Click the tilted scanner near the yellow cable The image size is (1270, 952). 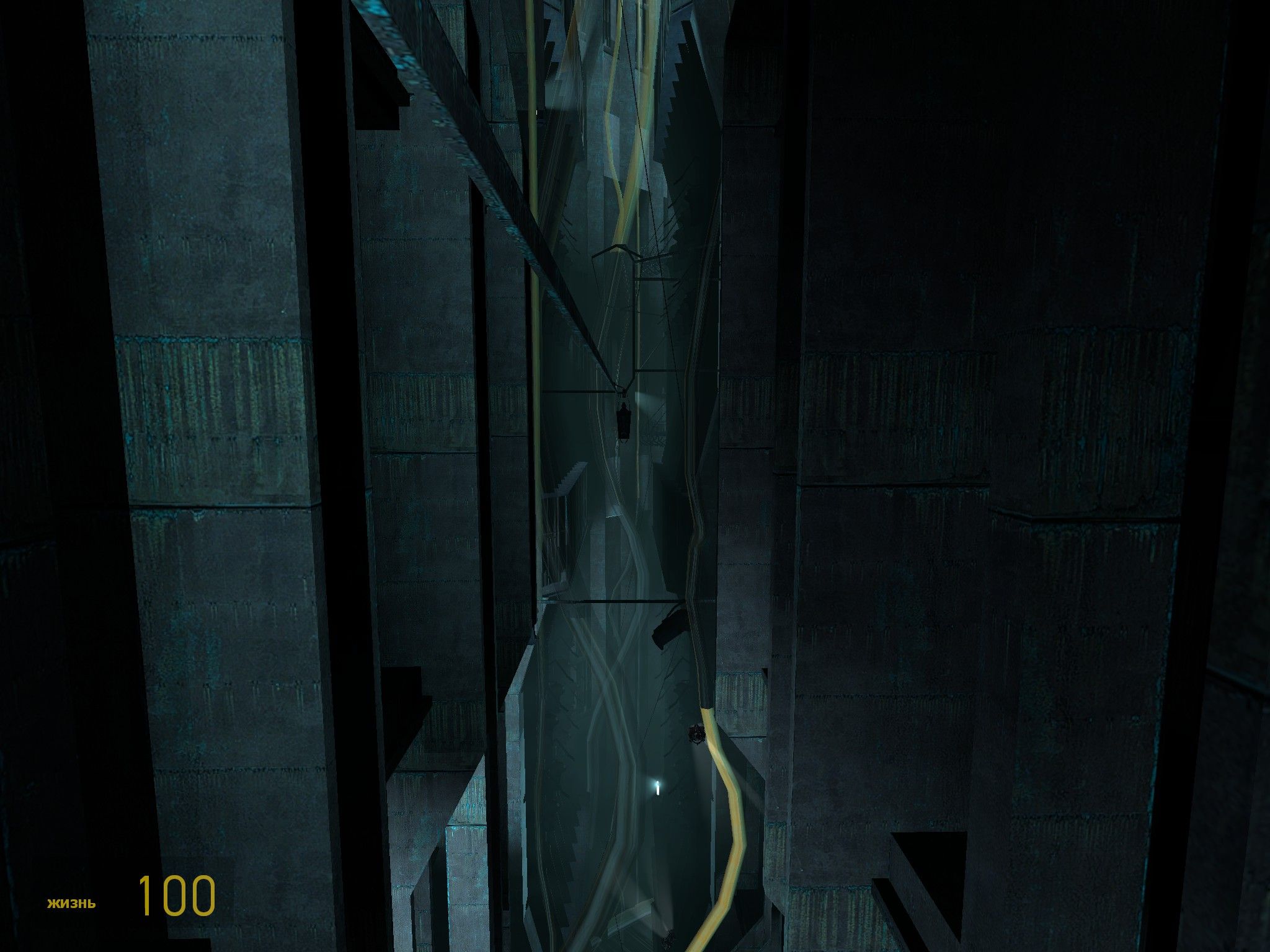point(697,733)
